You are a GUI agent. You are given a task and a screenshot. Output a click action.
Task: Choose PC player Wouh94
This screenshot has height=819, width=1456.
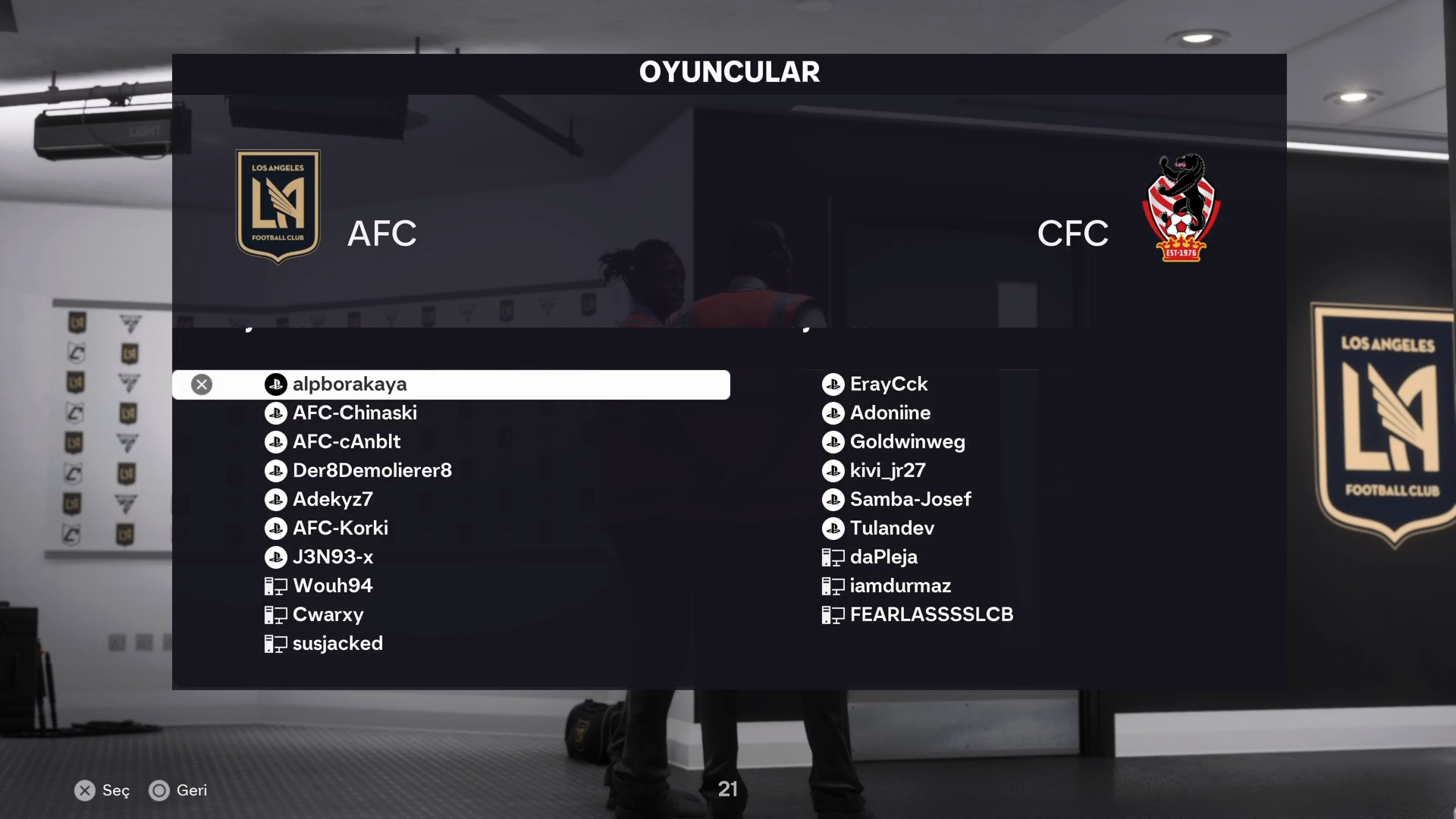point(332,586)
